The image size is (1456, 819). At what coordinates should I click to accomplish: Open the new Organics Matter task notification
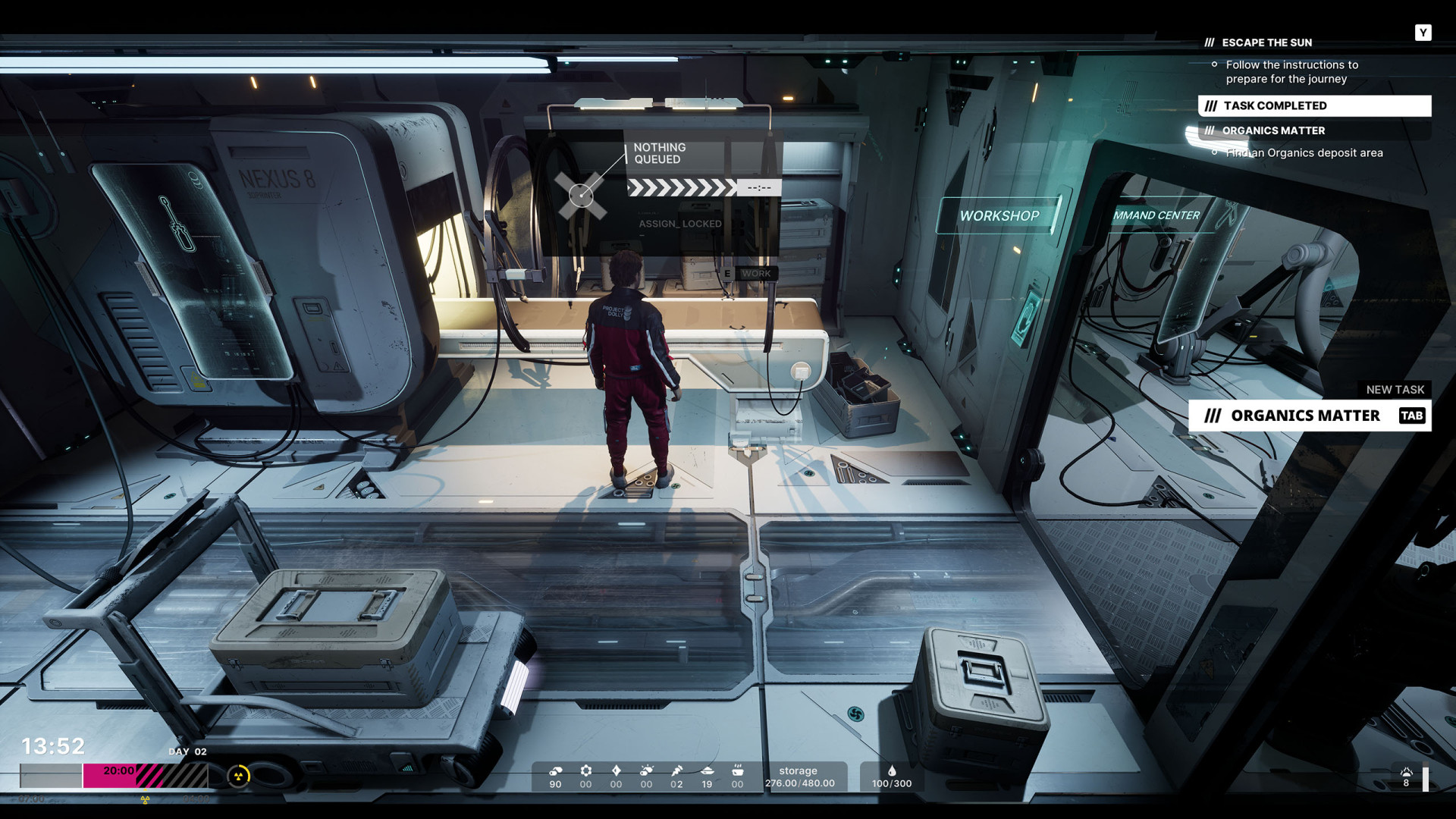click(x=1309, y=416)
